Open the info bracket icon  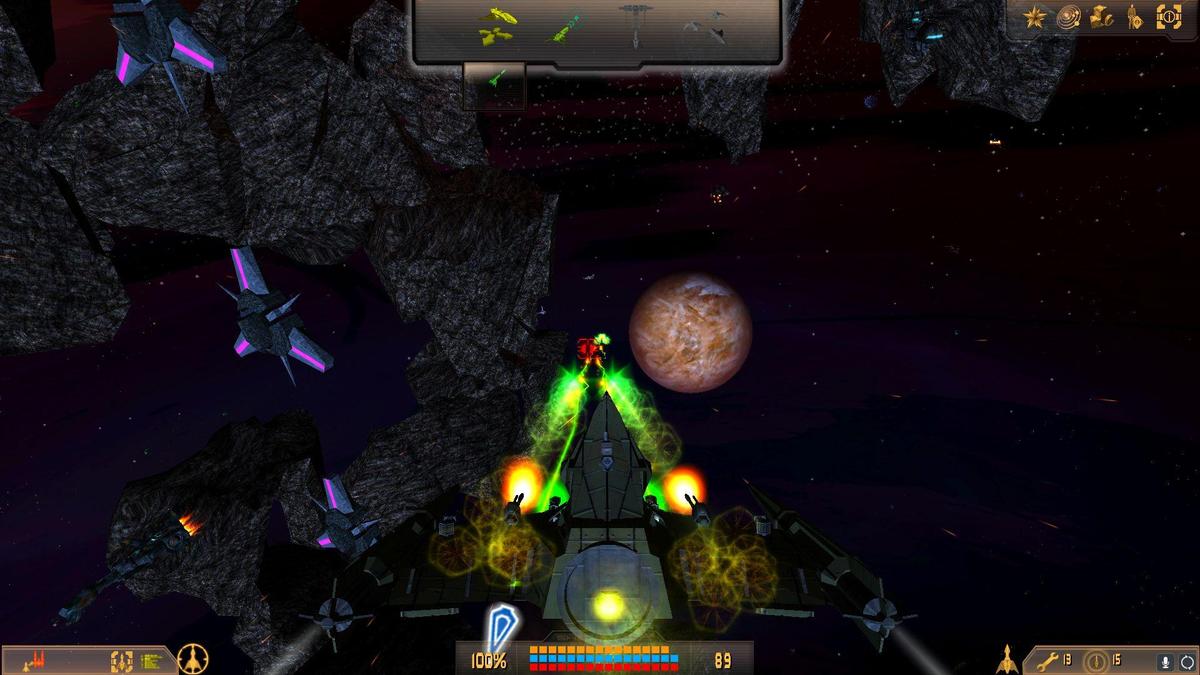point(1168,17)
